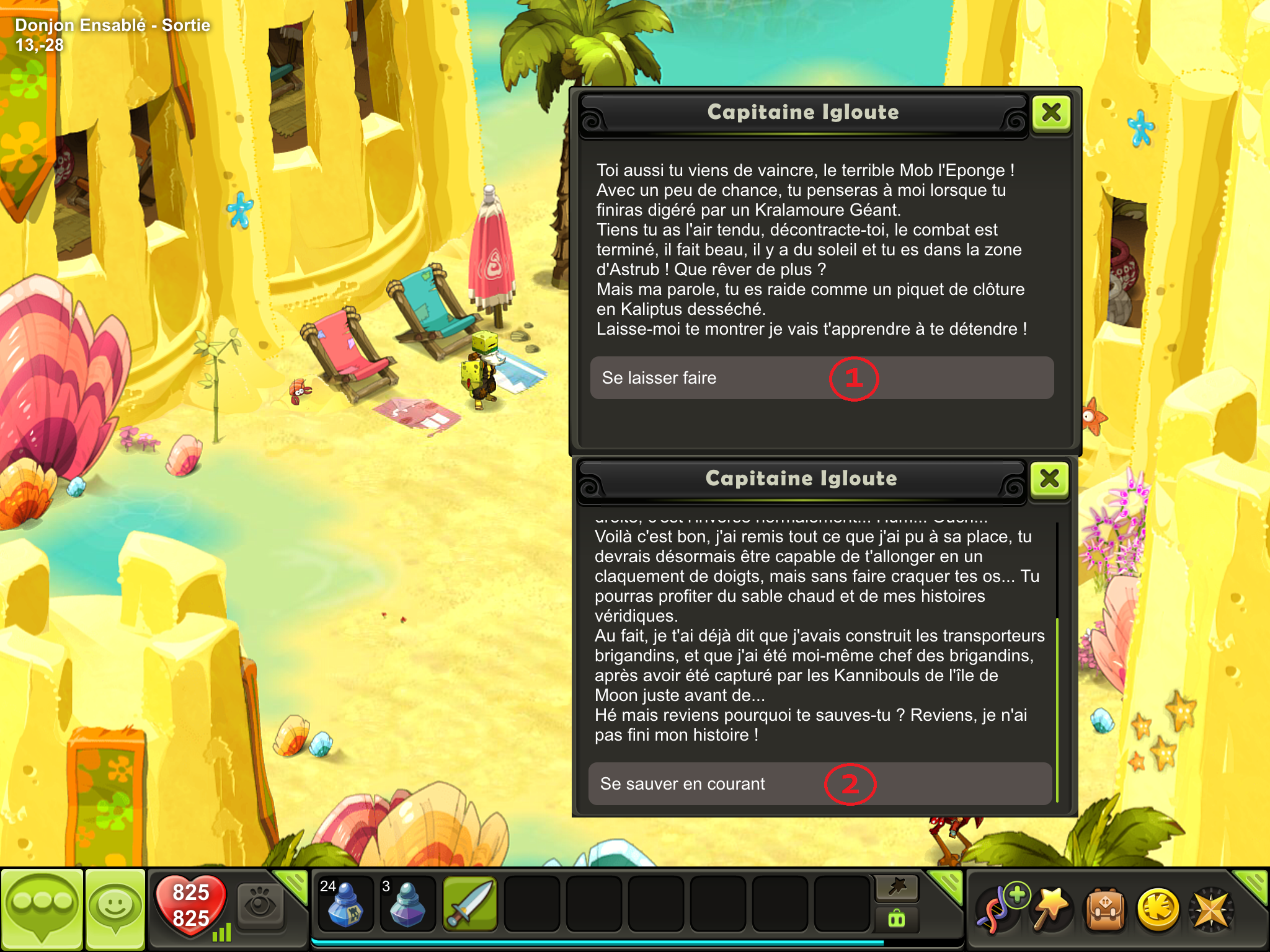Open the spells star-wand menu
The image size is (1270, 952).
click(1051, 909)
